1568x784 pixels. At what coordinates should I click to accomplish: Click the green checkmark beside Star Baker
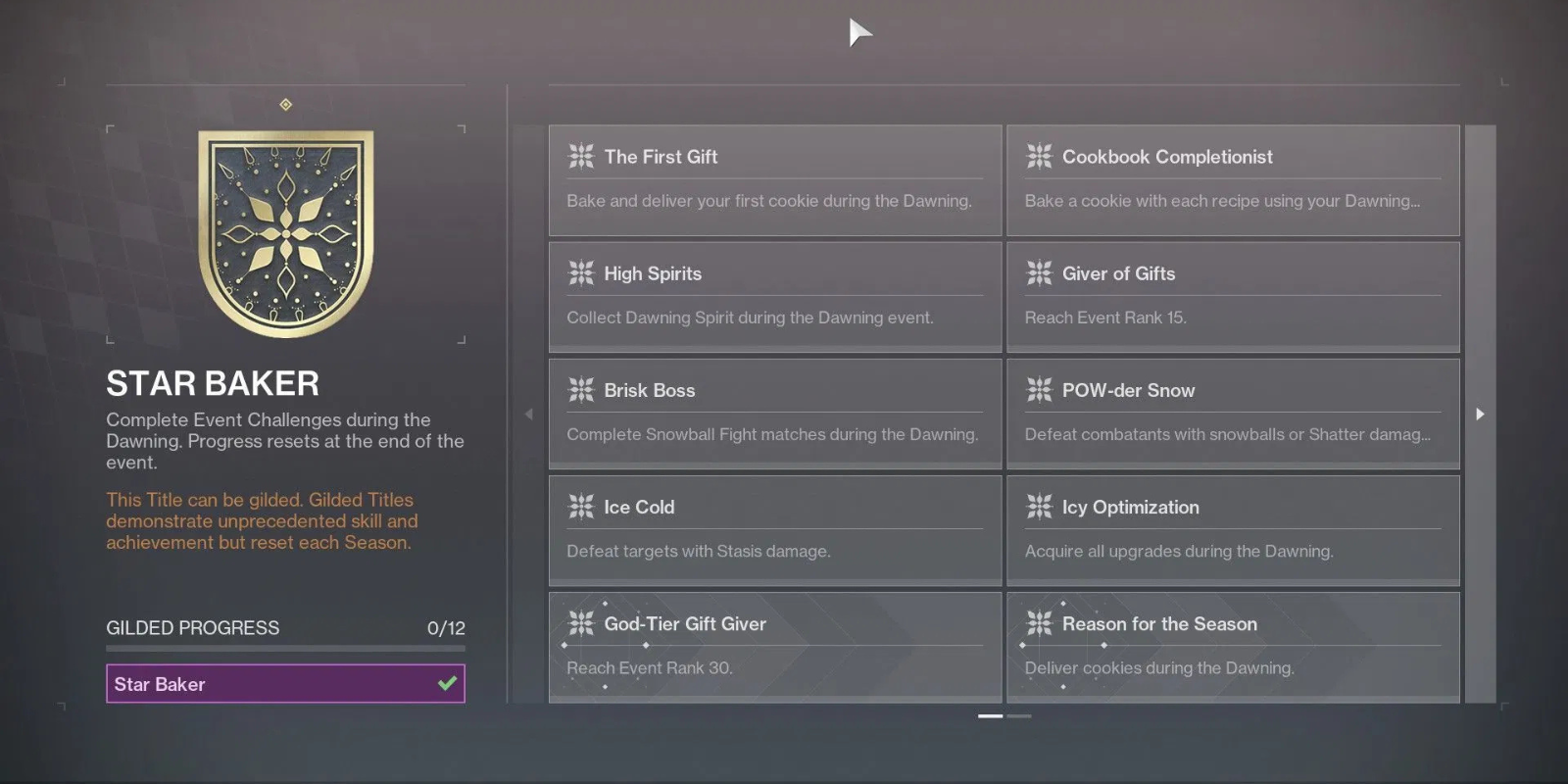click(448, 683)
